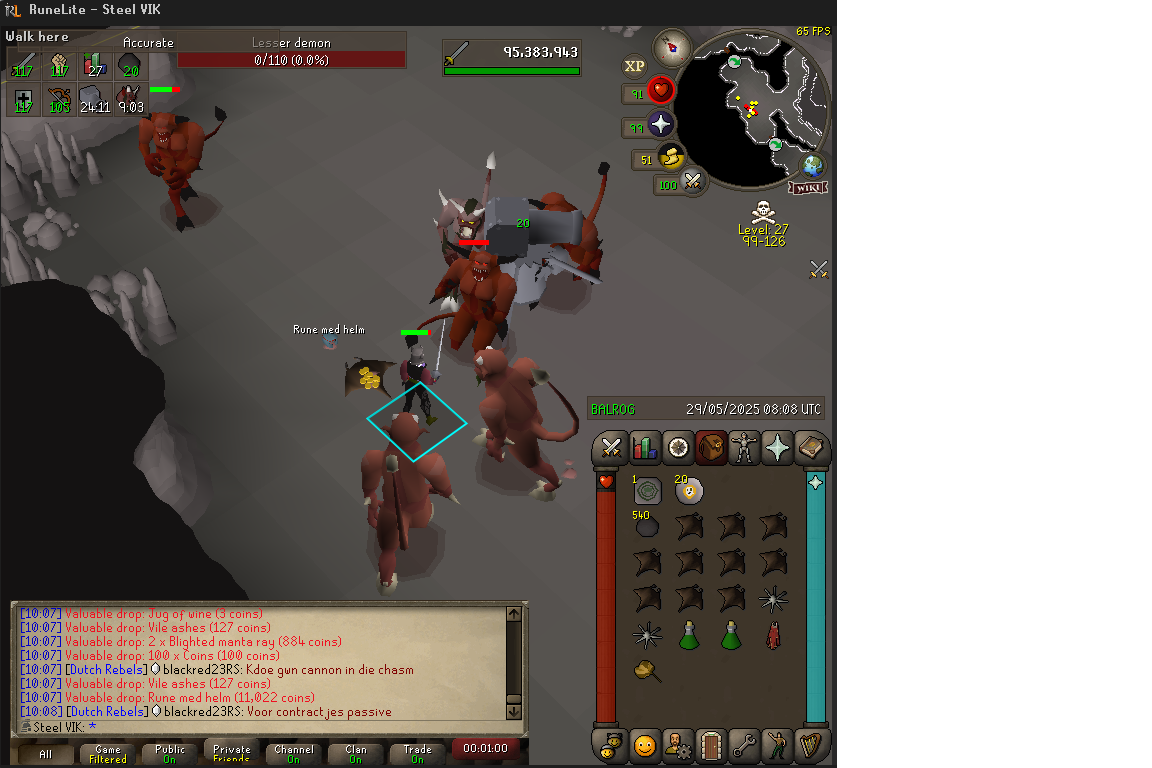This screenshot has height=768, width=1152.
Task: Switch to the Skills tab
Action: click(645, 448)
